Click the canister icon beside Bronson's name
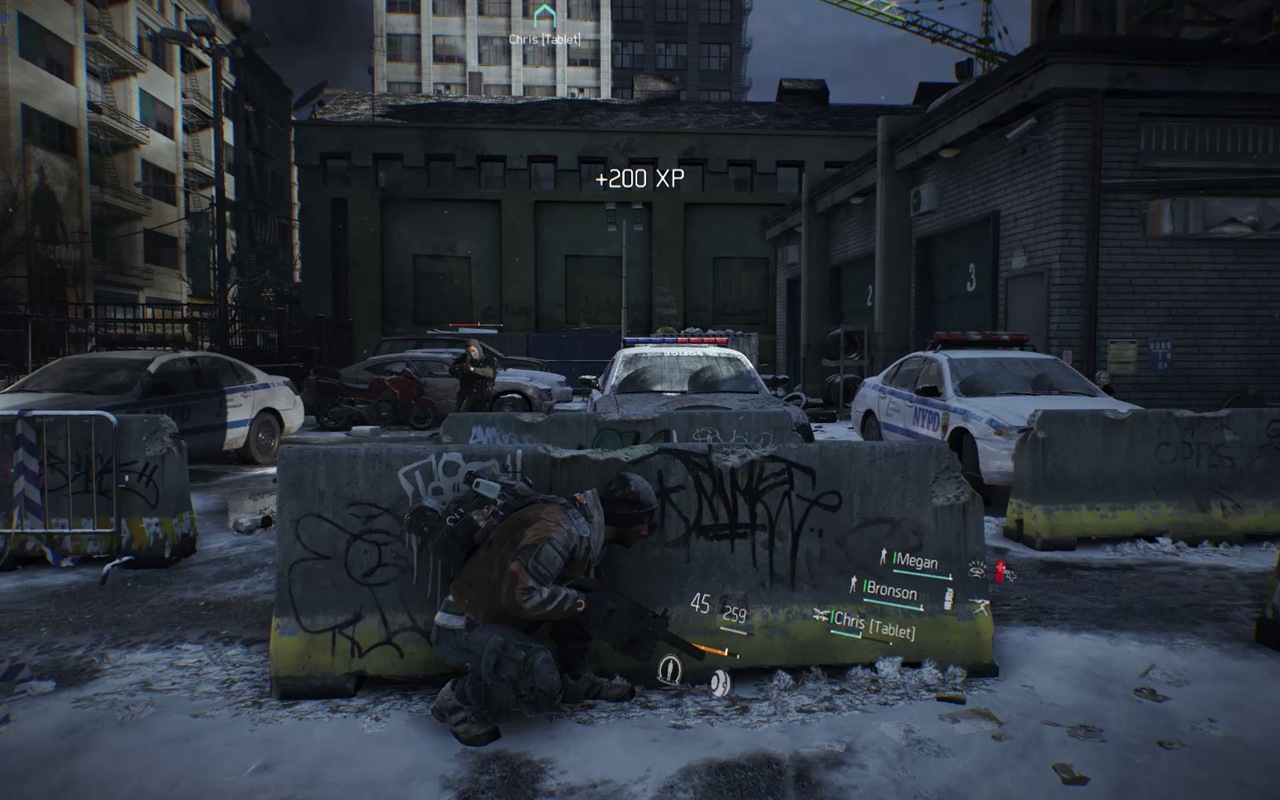Screen dimensions: 1280x800 (x=948, y=598)
